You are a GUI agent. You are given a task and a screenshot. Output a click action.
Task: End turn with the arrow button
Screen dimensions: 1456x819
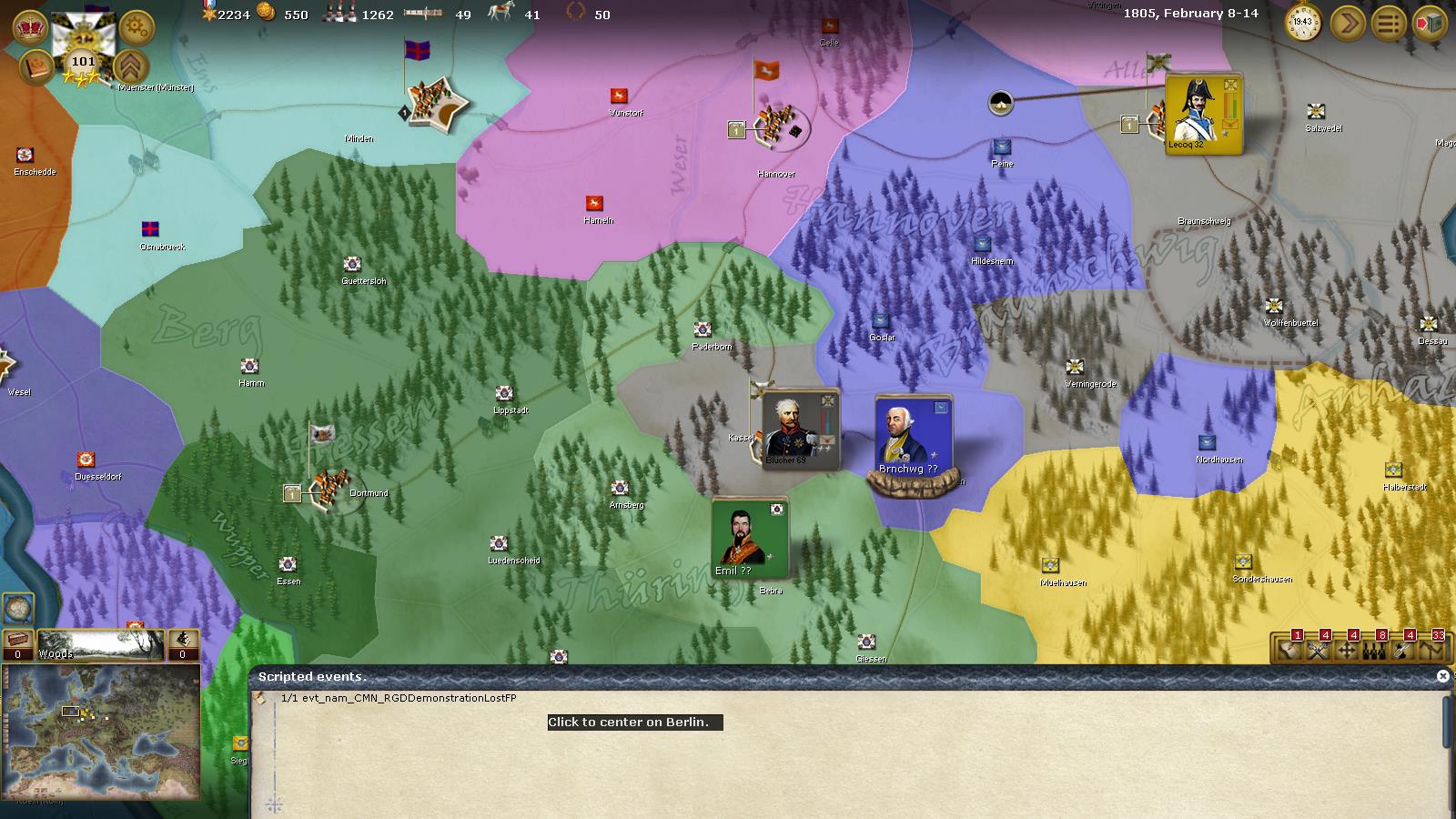[1348, 23]
